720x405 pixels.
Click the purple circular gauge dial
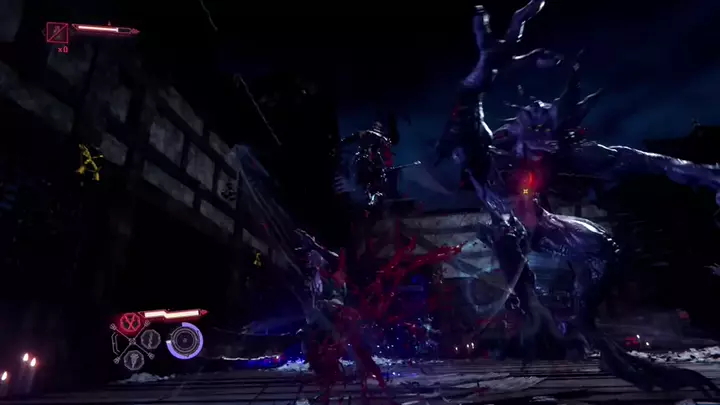tap(184, 341)
